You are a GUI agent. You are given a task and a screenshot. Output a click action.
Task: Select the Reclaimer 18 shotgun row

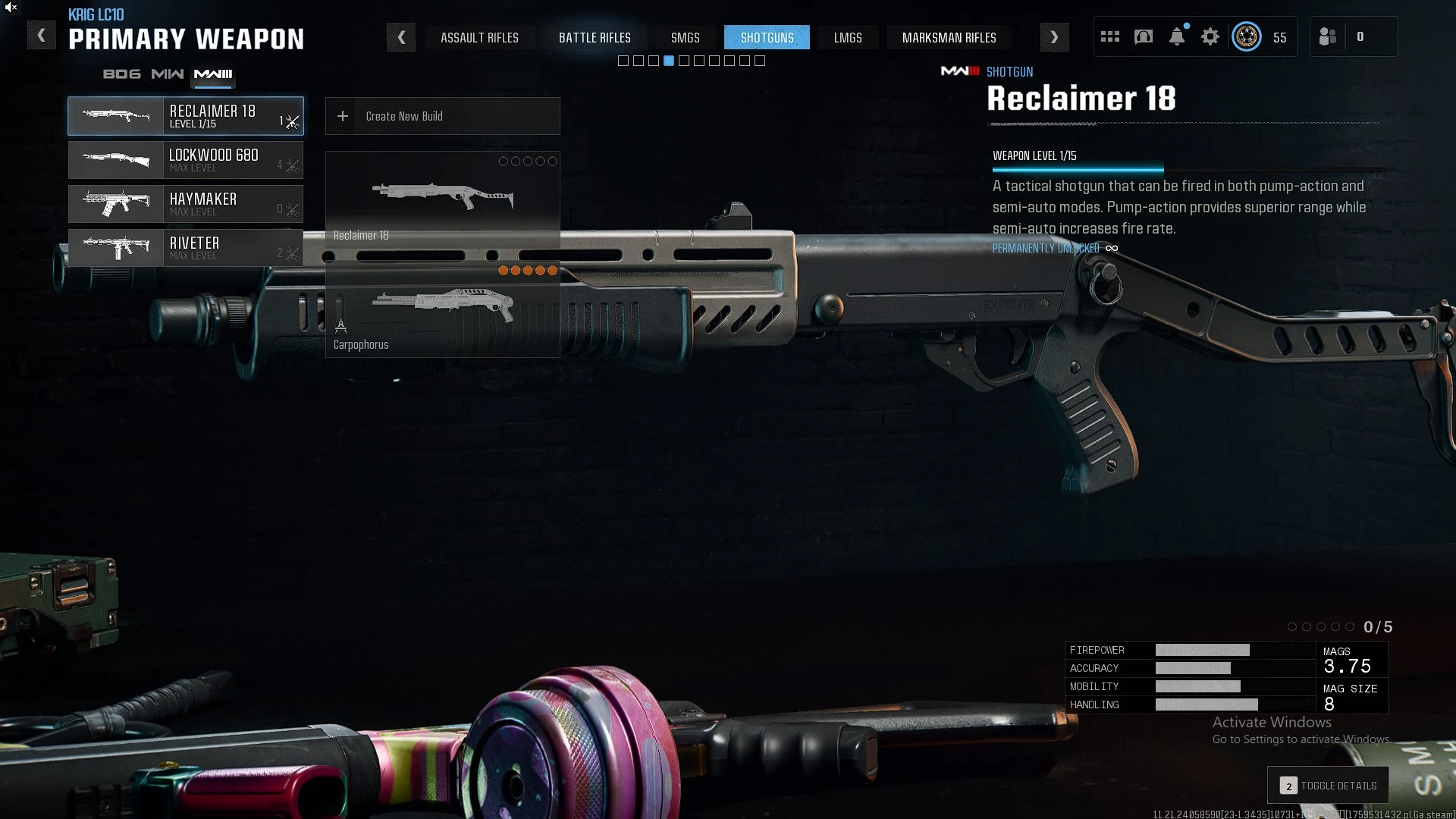[186, 116]
